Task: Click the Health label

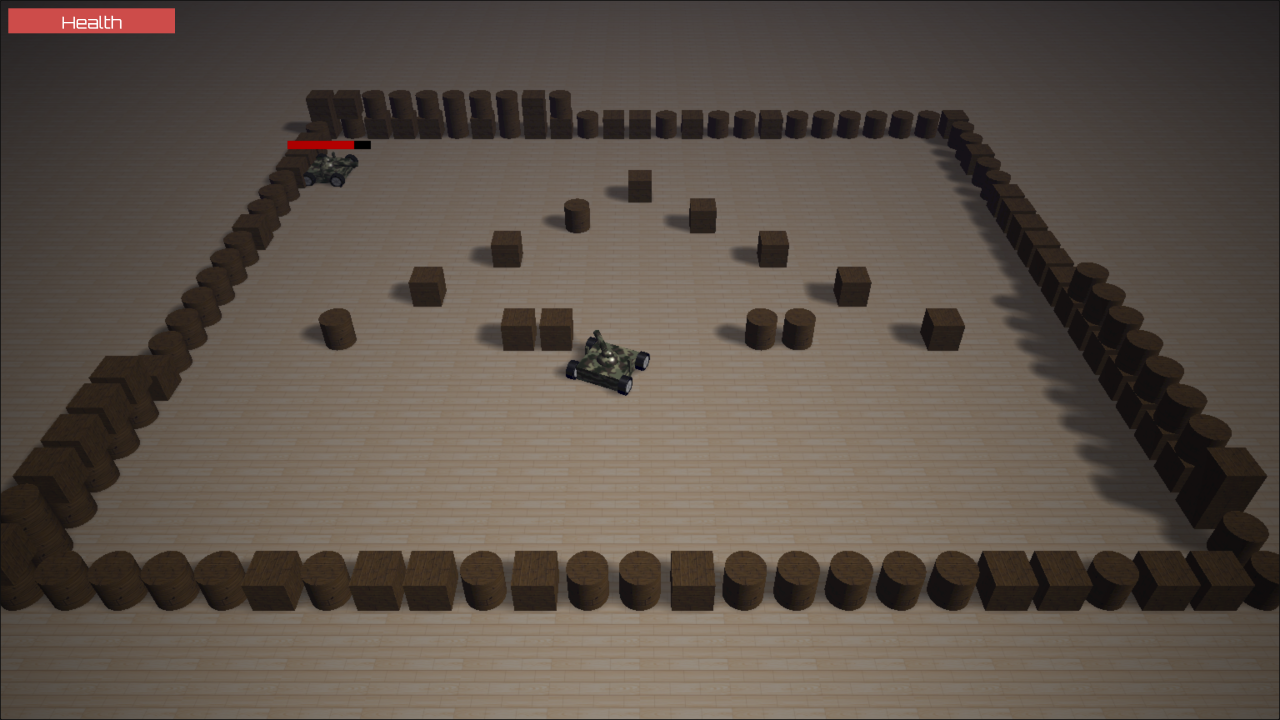Action: [90, 20]
